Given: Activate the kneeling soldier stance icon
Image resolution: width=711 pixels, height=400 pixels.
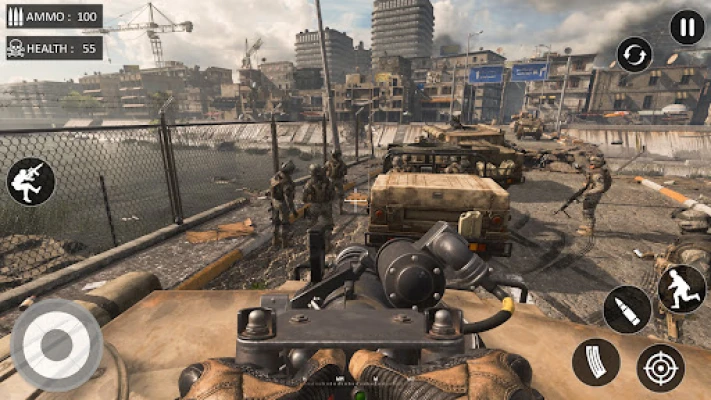Looking at the screenshot, I should click(31, 181).
